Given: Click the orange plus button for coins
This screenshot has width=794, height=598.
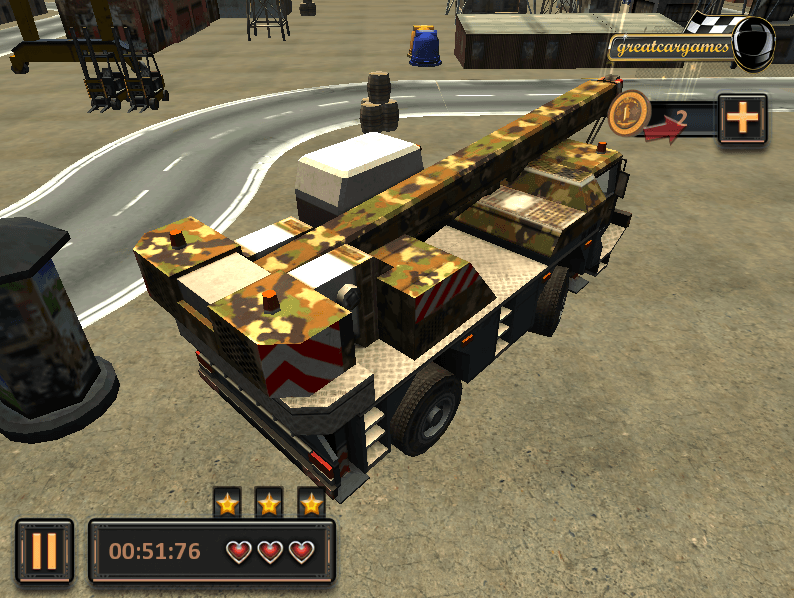Looking at the screenshot, I should tap(742, 119).
